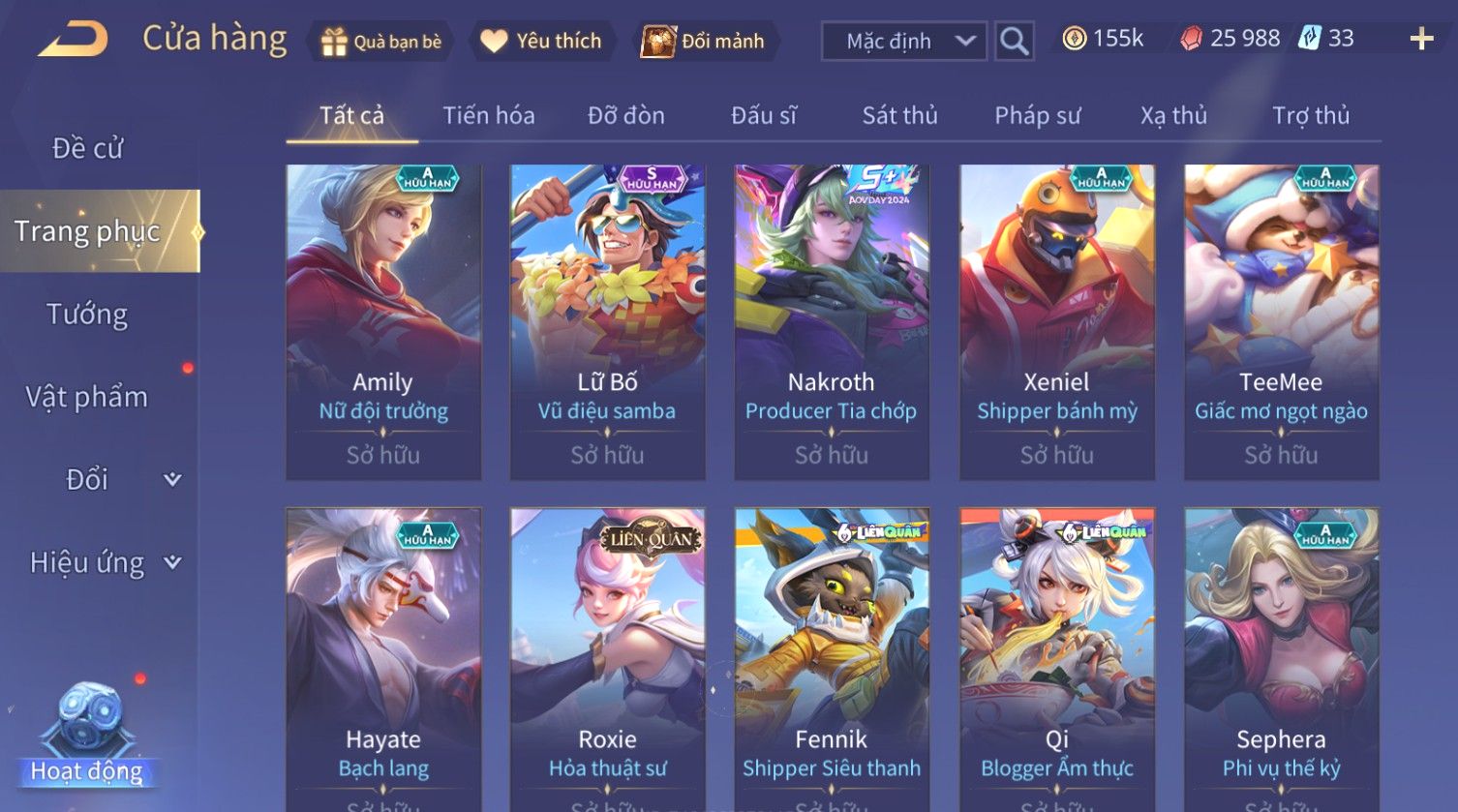1458x812 pixels.
Task: Go back using the return arrow
Action: pyautogui.click(x=73, y=40)
